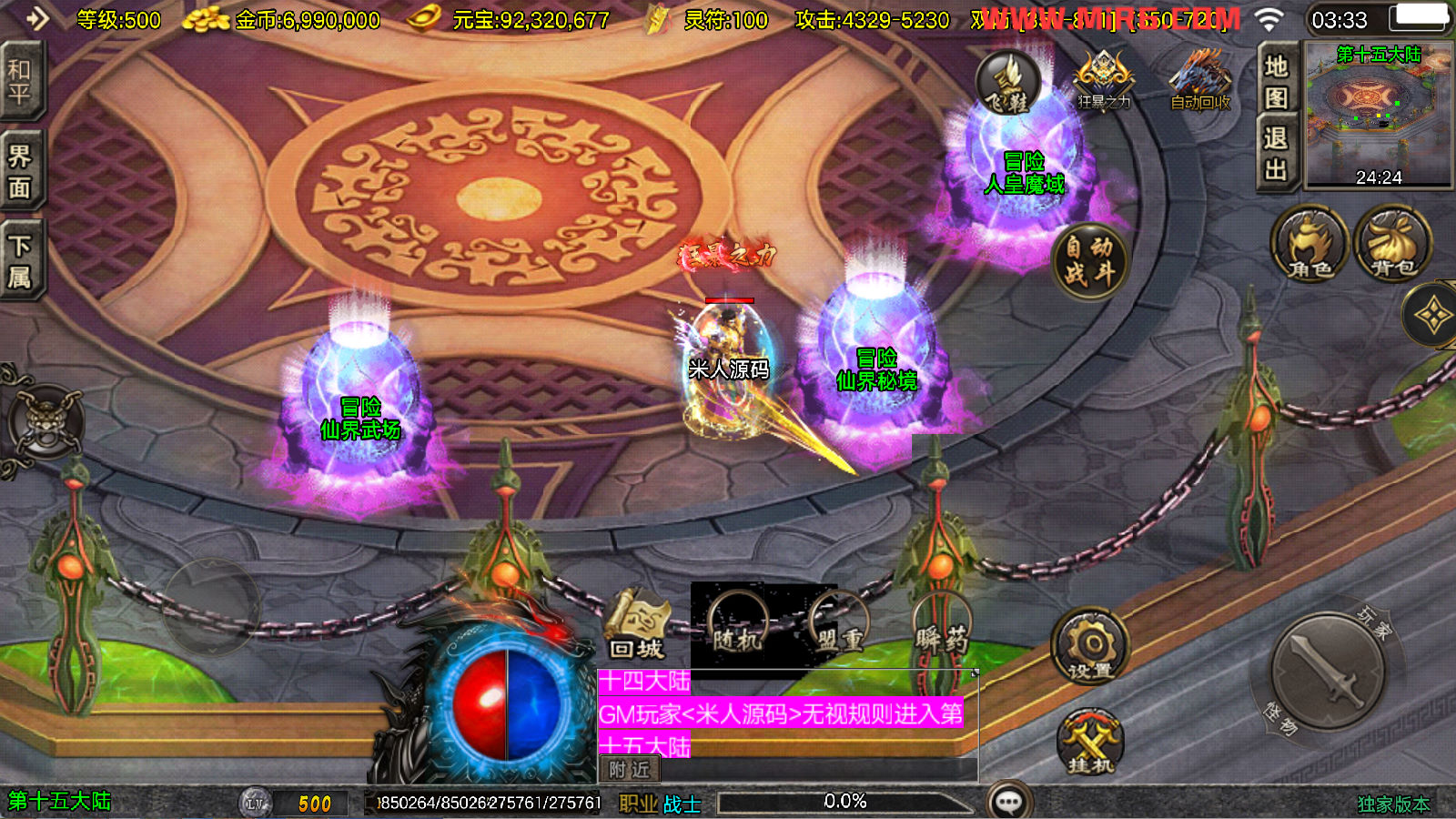Switch to the 附近 nearby chat tab

tap(629, 770)
